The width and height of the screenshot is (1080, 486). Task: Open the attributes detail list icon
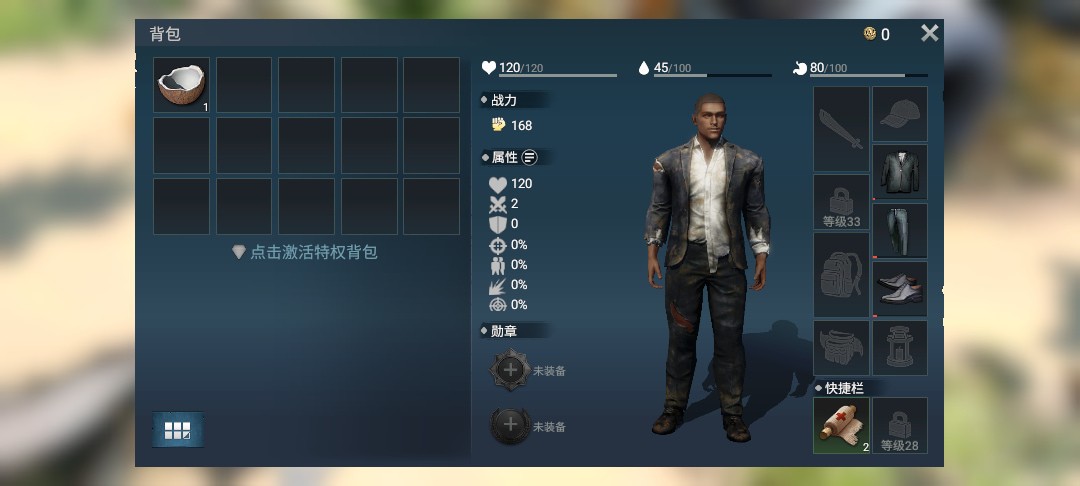[x=529, y=157]
